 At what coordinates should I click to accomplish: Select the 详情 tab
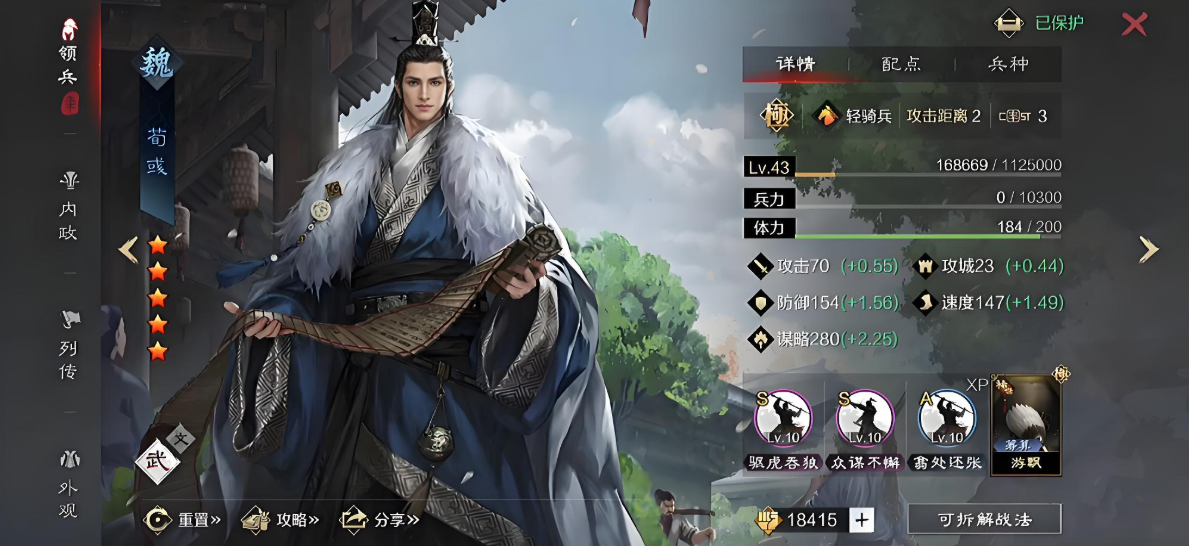point(796,64)
